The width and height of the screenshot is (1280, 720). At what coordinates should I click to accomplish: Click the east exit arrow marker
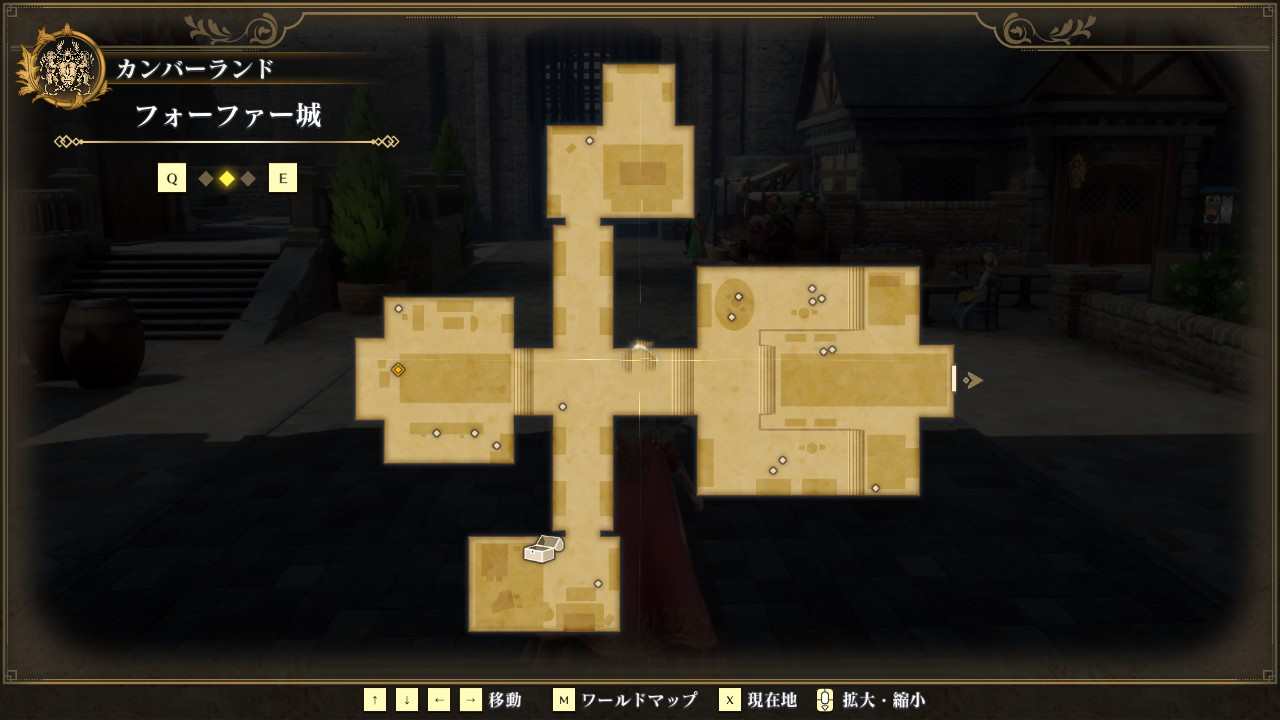tap(973, 380)
